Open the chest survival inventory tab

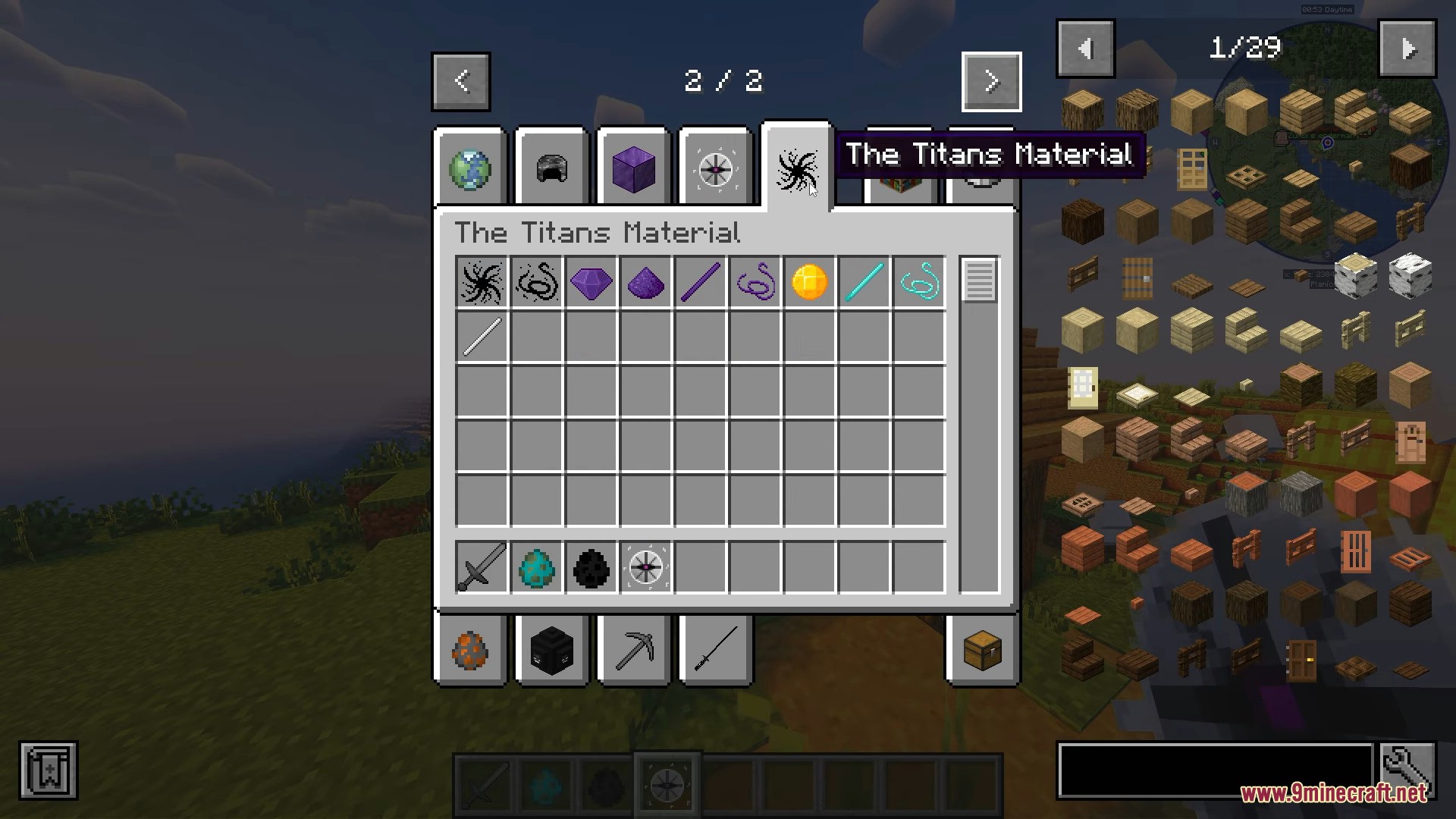[982, 651]
